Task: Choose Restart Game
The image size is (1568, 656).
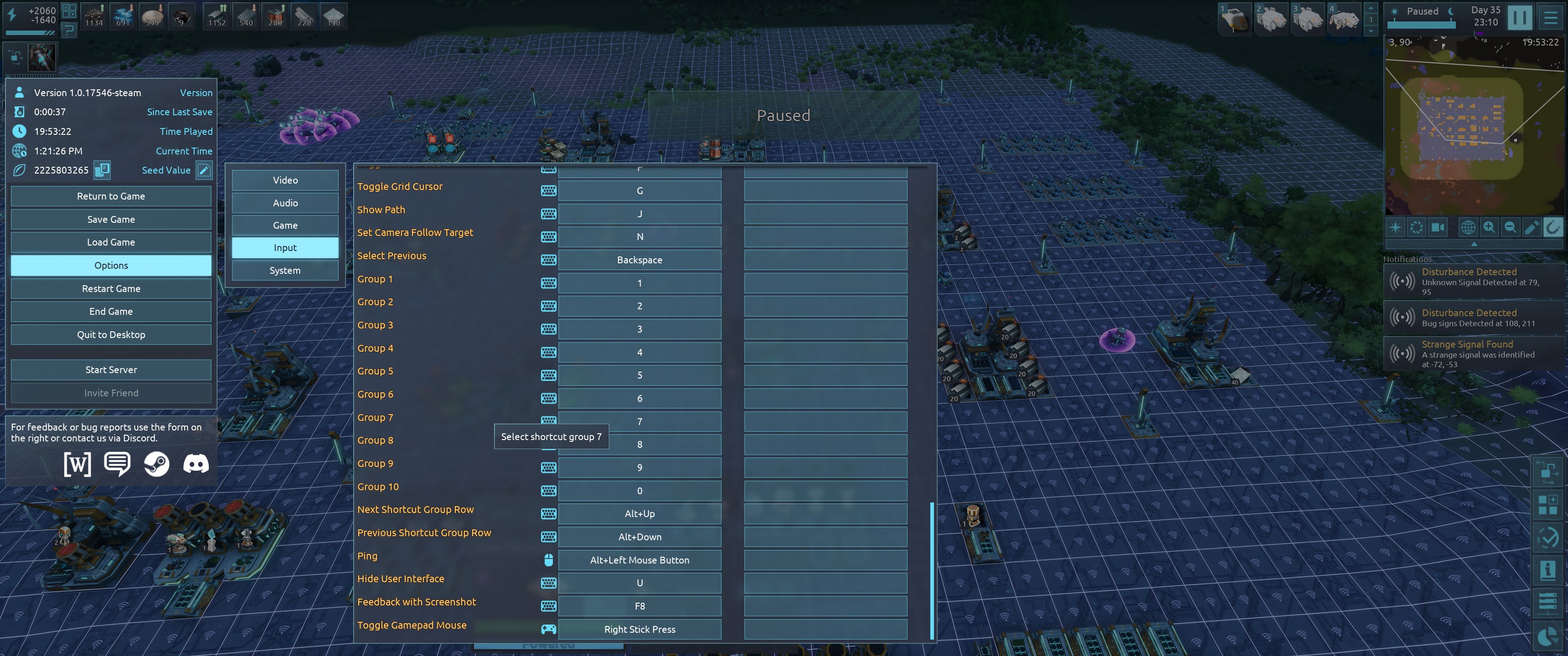Action: point(111,288)
